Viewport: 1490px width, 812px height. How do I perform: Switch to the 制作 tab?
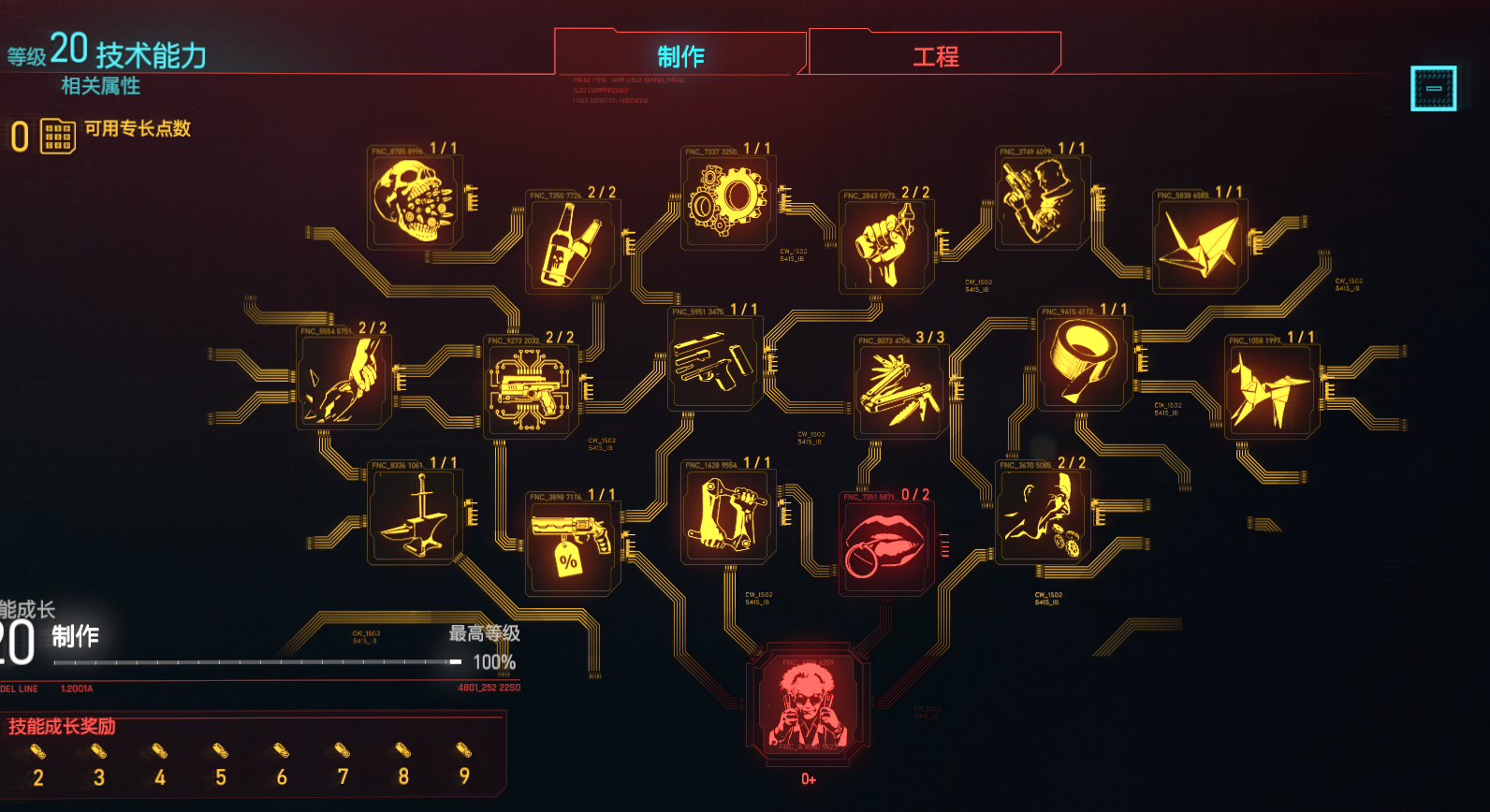click(680, 56)
